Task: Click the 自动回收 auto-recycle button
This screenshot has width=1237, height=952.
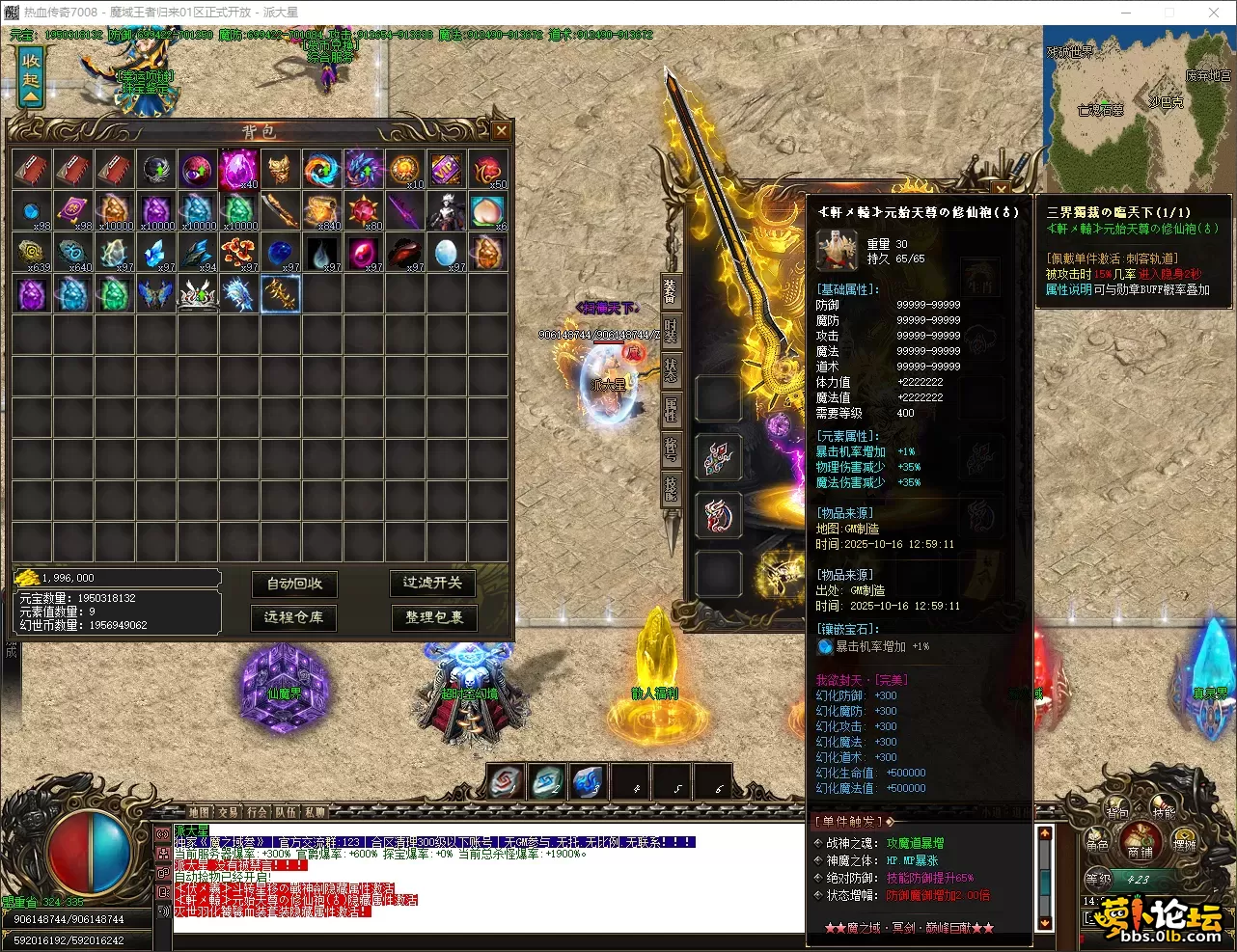Action: click(x=294, y=584)
